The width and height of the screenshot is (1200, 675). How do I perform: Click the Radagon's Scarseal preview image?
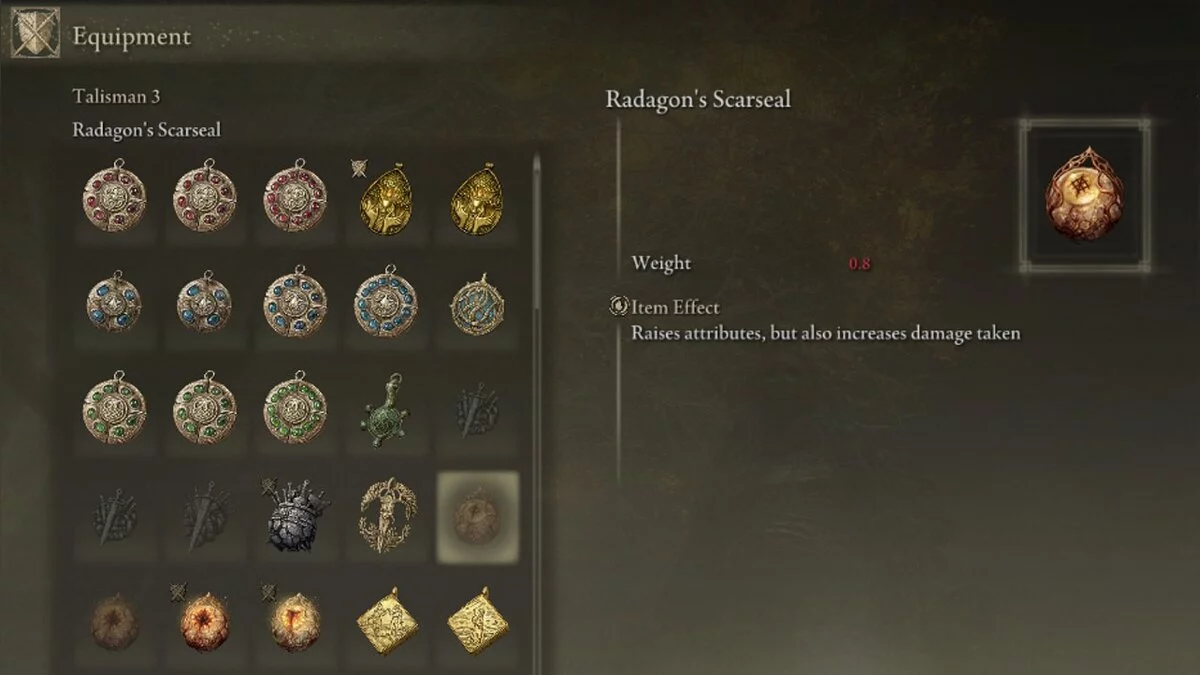click(x=1085, y=197)
